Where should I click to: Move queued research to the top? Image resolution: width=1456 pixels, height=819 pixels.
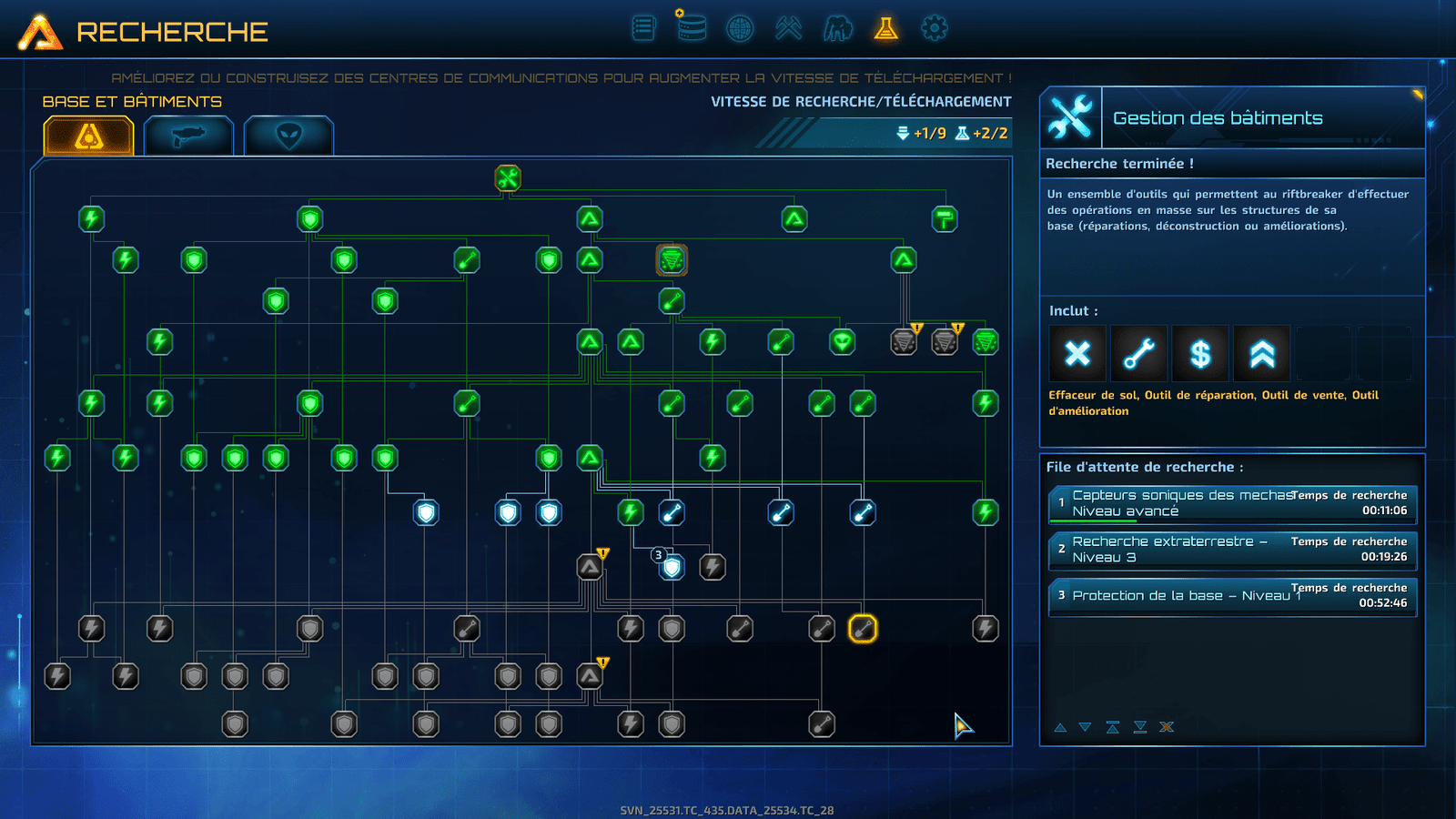coord(1112,727)
